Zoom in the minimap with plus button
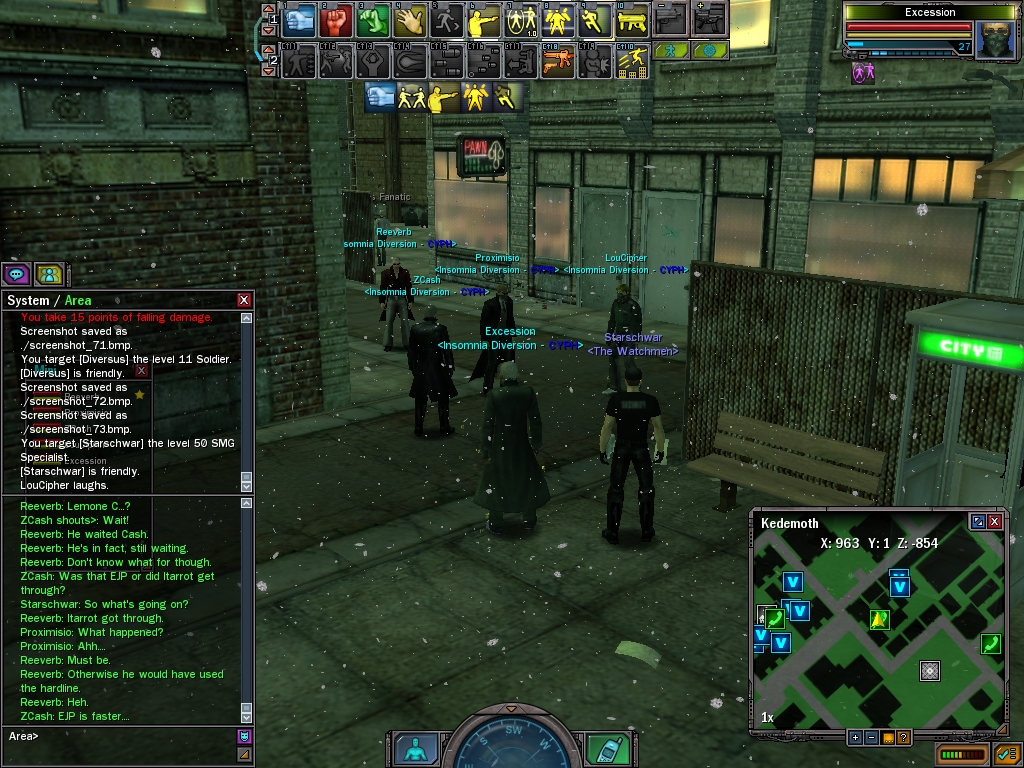 pyautogui.click(x=855, y=738)
